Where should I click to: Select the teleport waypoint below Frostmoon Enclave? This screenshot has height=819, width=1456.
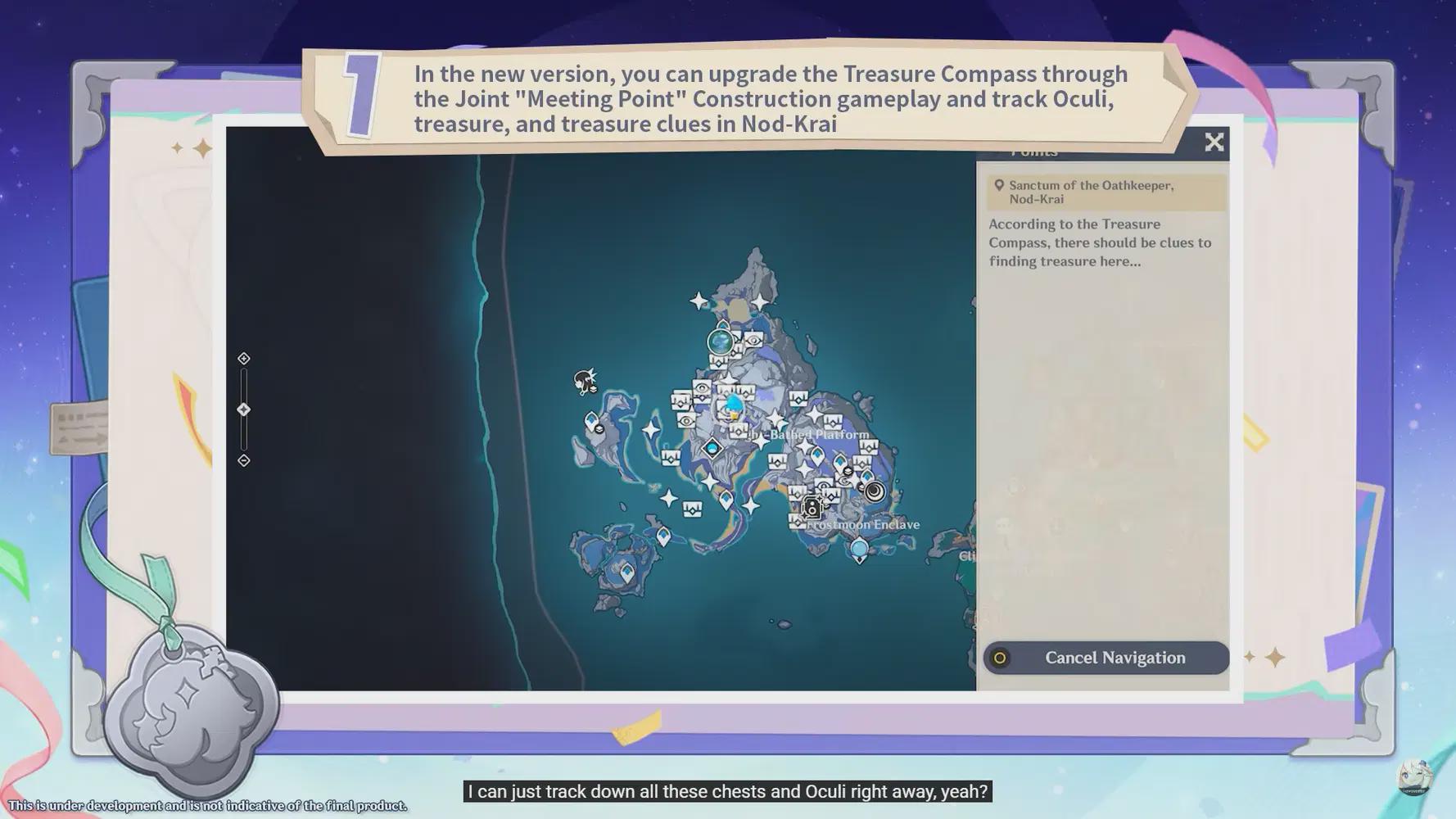click(x=858, y=548)
